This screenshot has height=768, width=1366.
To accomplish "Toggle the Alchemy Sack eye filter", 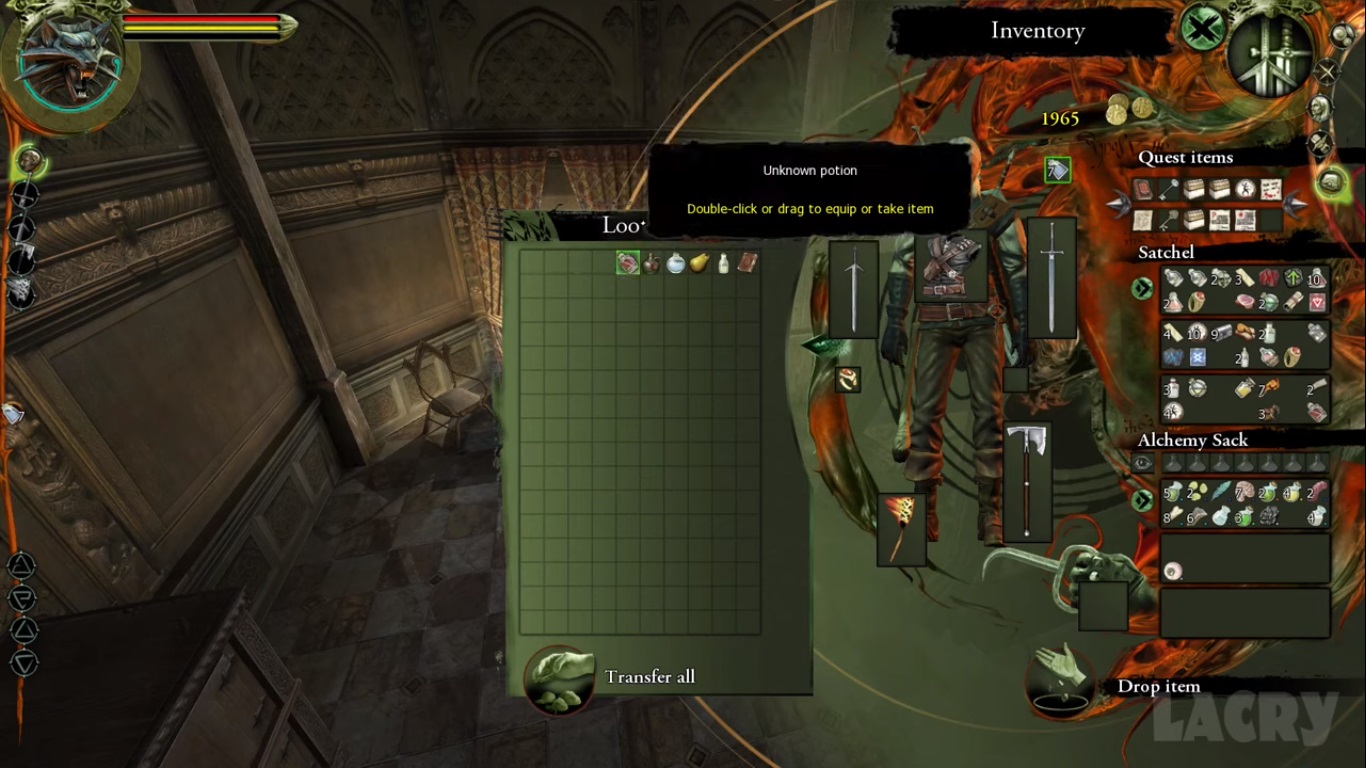I will pyautogui.click(x=1142, y=463).
